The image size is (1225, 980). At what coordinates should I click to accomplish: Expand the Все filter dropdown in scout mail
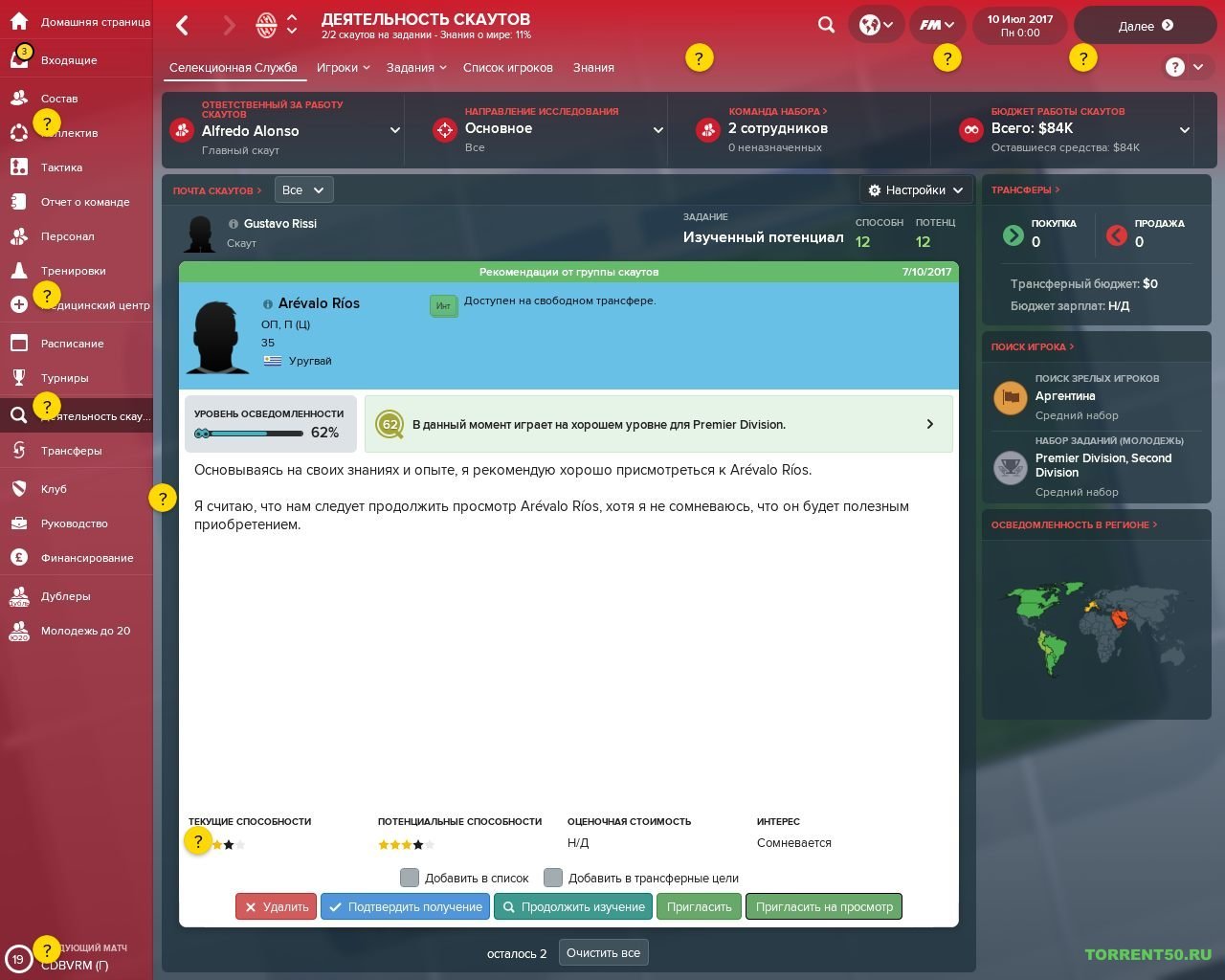point(302,189)
